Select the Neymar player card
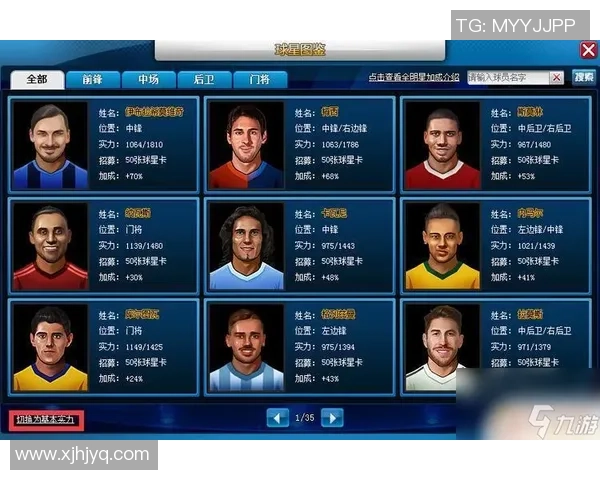This screenshot has height=480, width=600. [x=496, y=244]
